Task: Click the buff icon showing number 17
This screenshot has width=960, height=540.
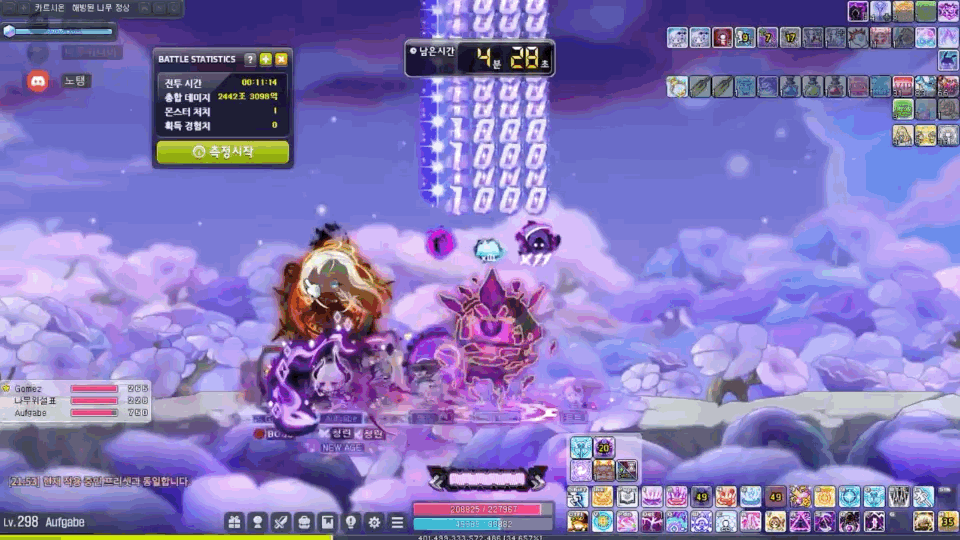Action: [790, 38]
